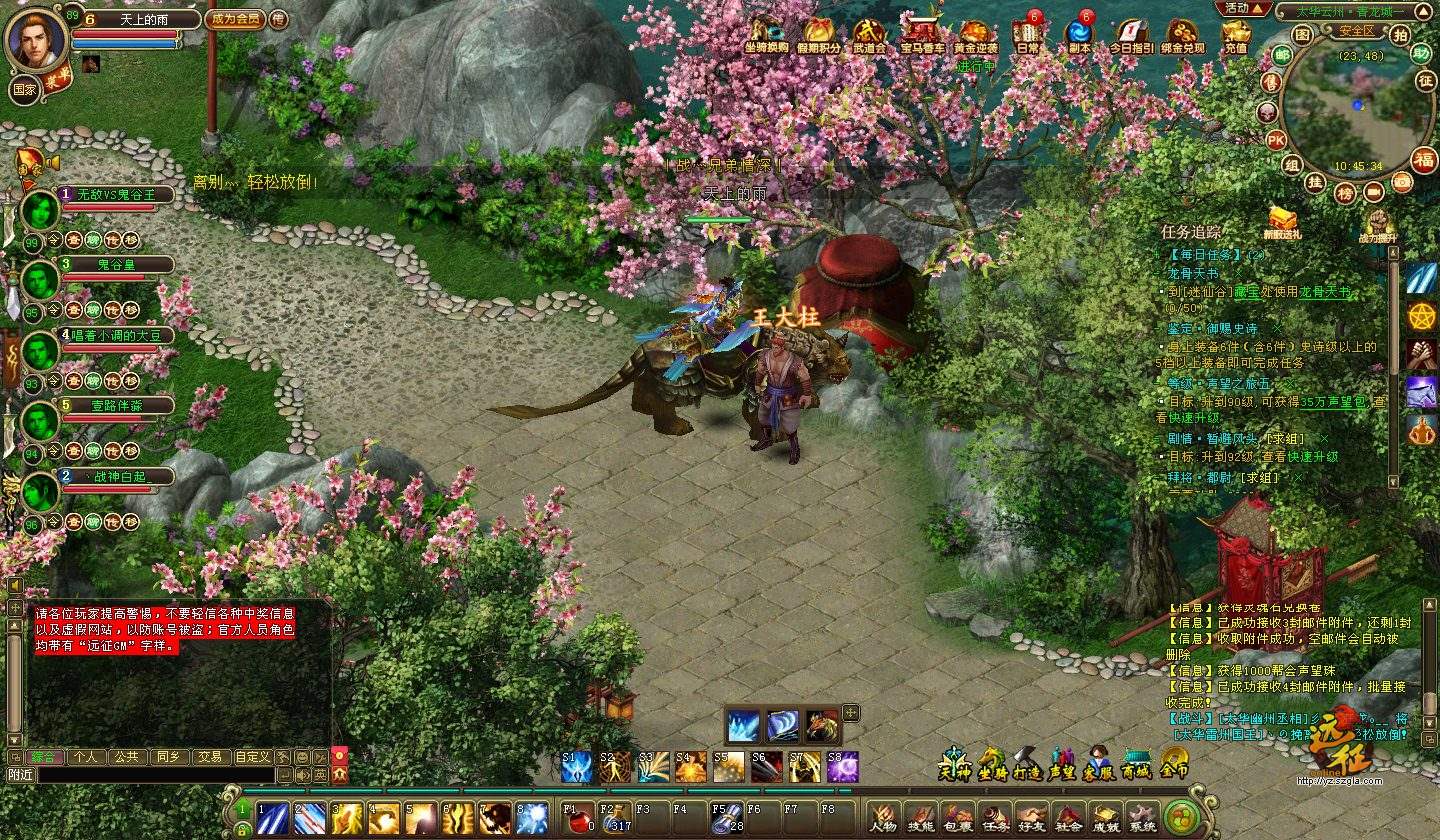
Task: Toggle the PK mode button
Action: pos(1276,140)
